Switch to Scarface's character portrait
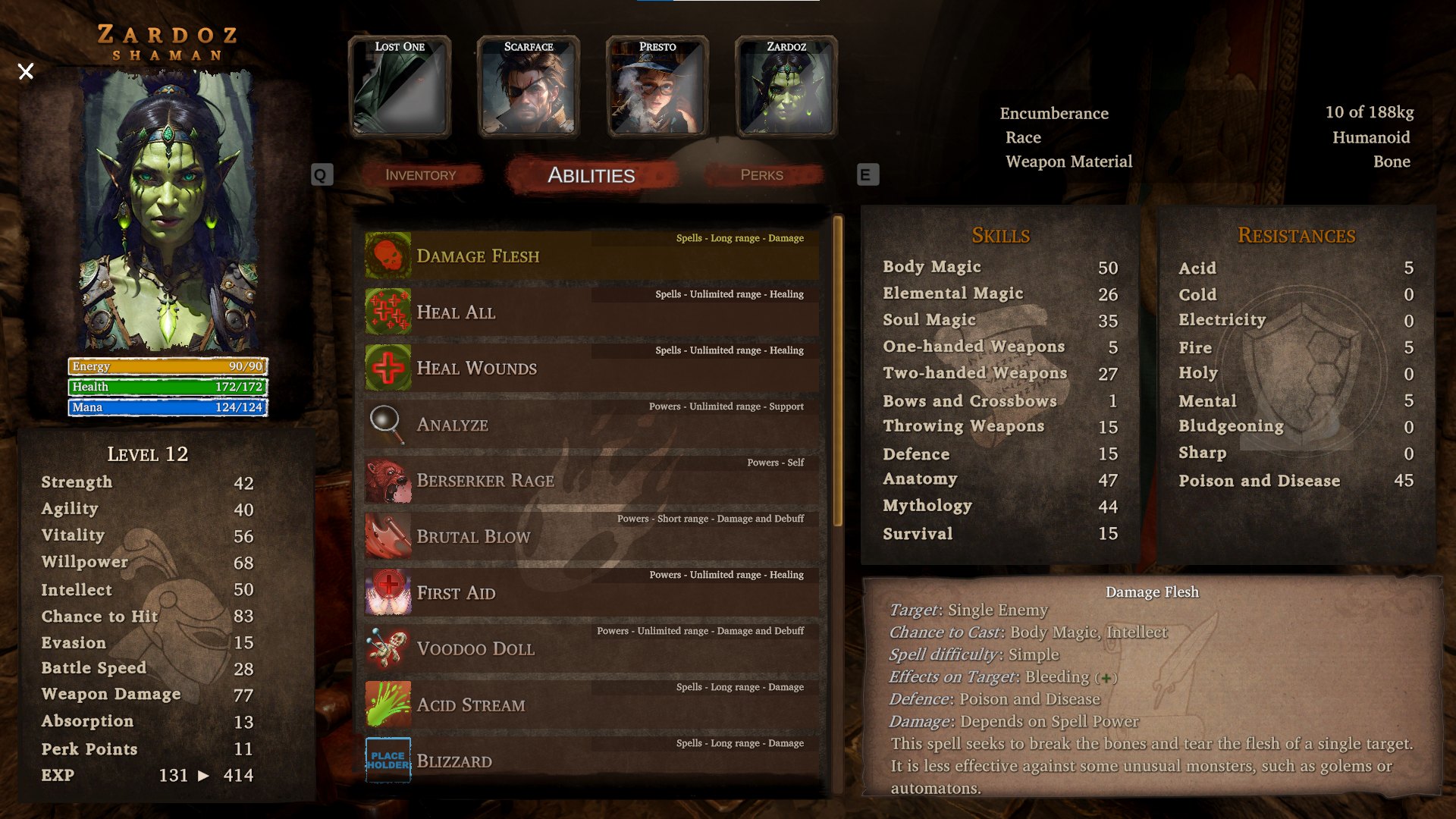This screenshot has width=1456, height=819. click(529, 87)
